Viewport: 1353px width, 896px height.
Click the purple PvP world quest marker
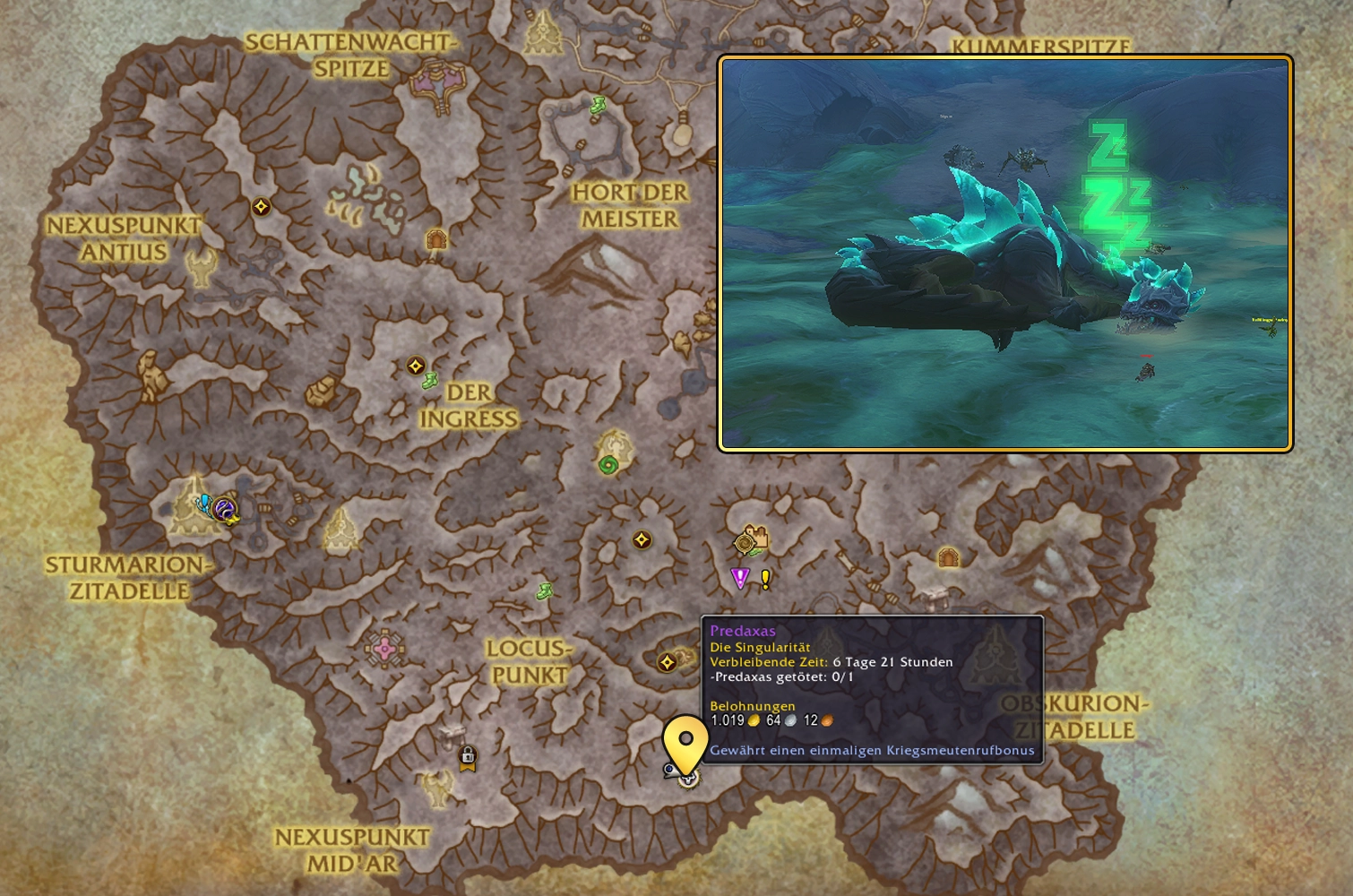tap(738, 578)
